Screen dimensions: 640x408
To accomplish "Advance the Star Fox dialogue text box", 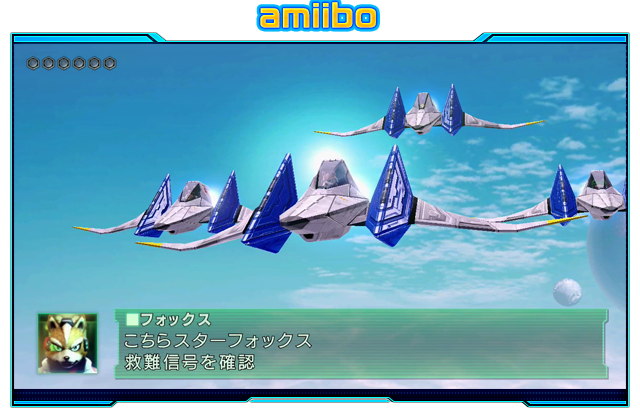I will point(361,344).
